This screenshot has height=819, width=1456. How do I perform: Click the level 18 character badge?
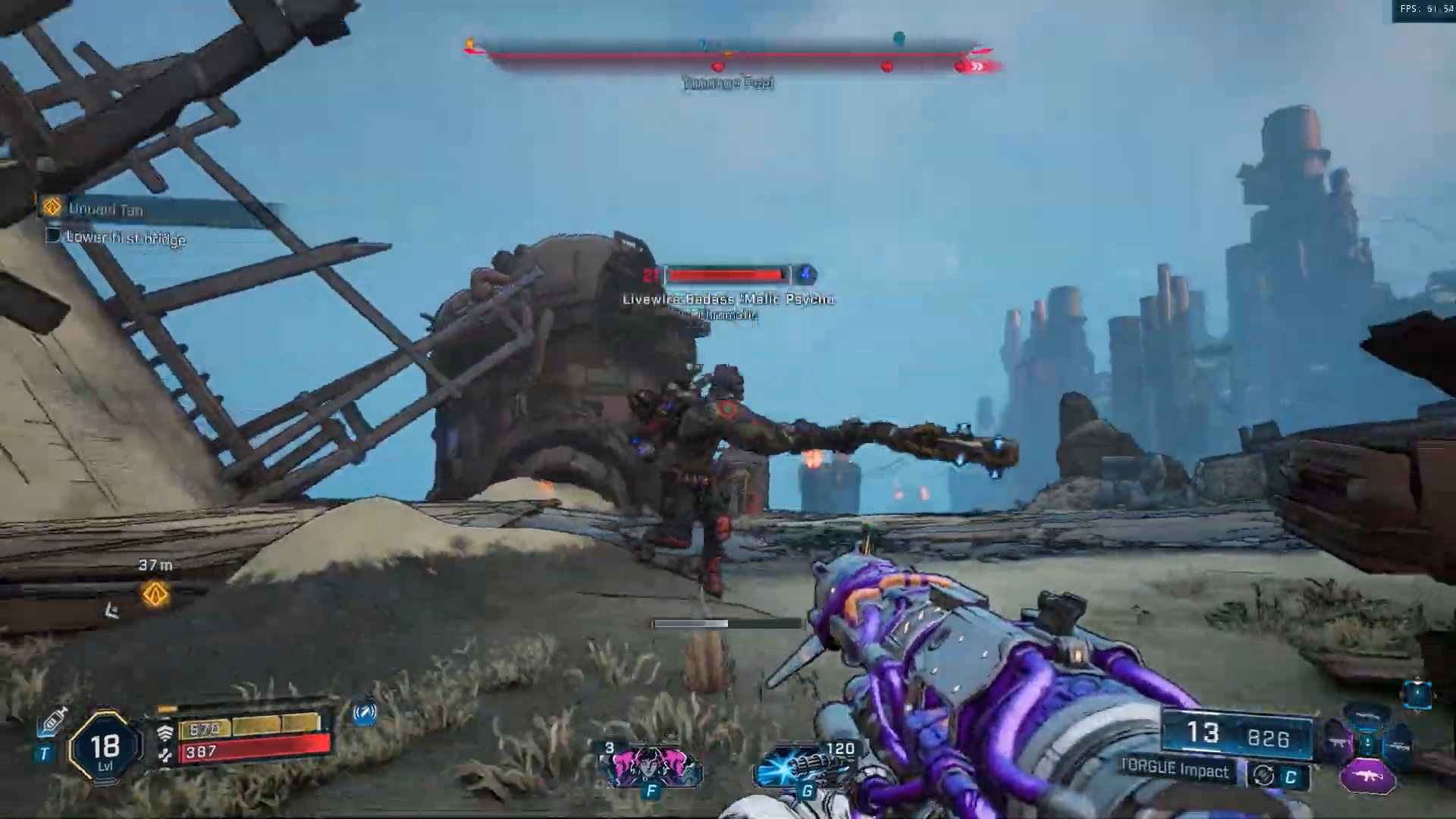pyautogui.click(x=105, y=748)
